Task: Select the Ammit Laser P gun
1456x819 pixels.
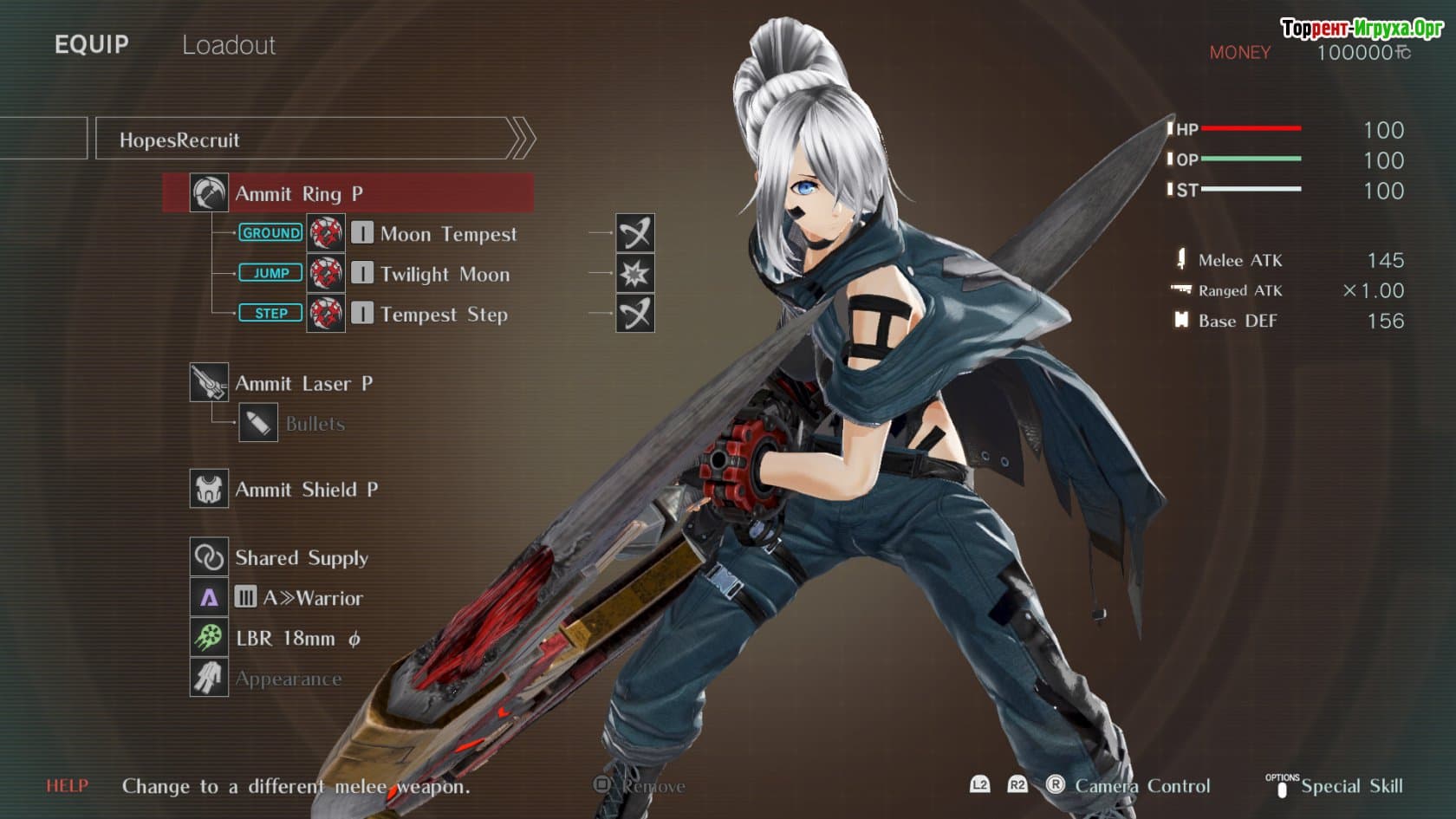Action: coord(303,383)
